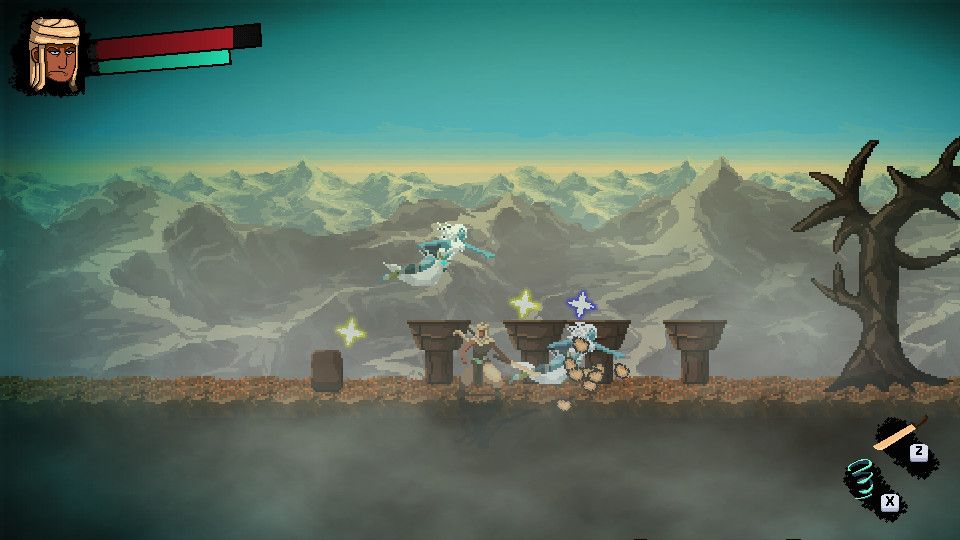This screenshot has height=540, width=960.
Task: Select the sword attack icon
Action: [x=897, y=434]
